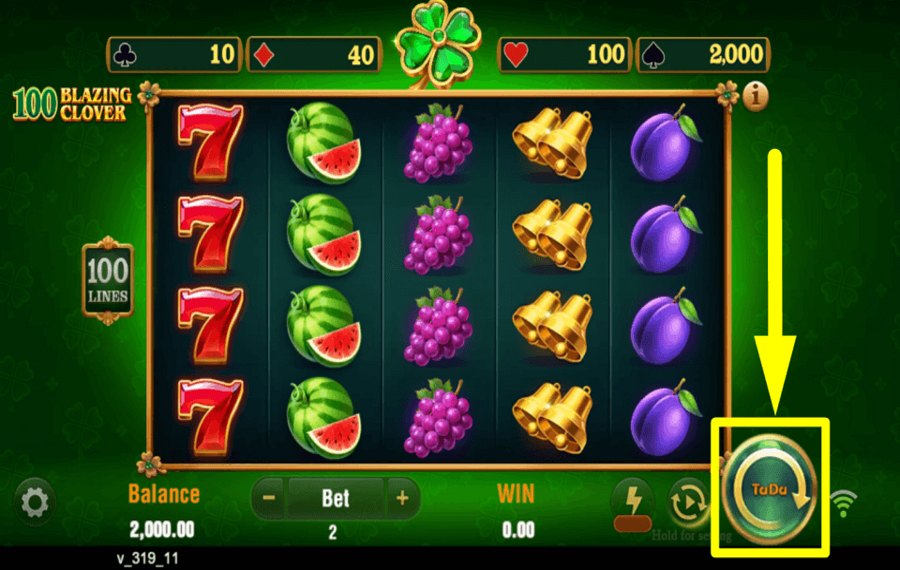900x570 pixels.
Task: Click the 100 Lines badge
Action: pos(107,278)
